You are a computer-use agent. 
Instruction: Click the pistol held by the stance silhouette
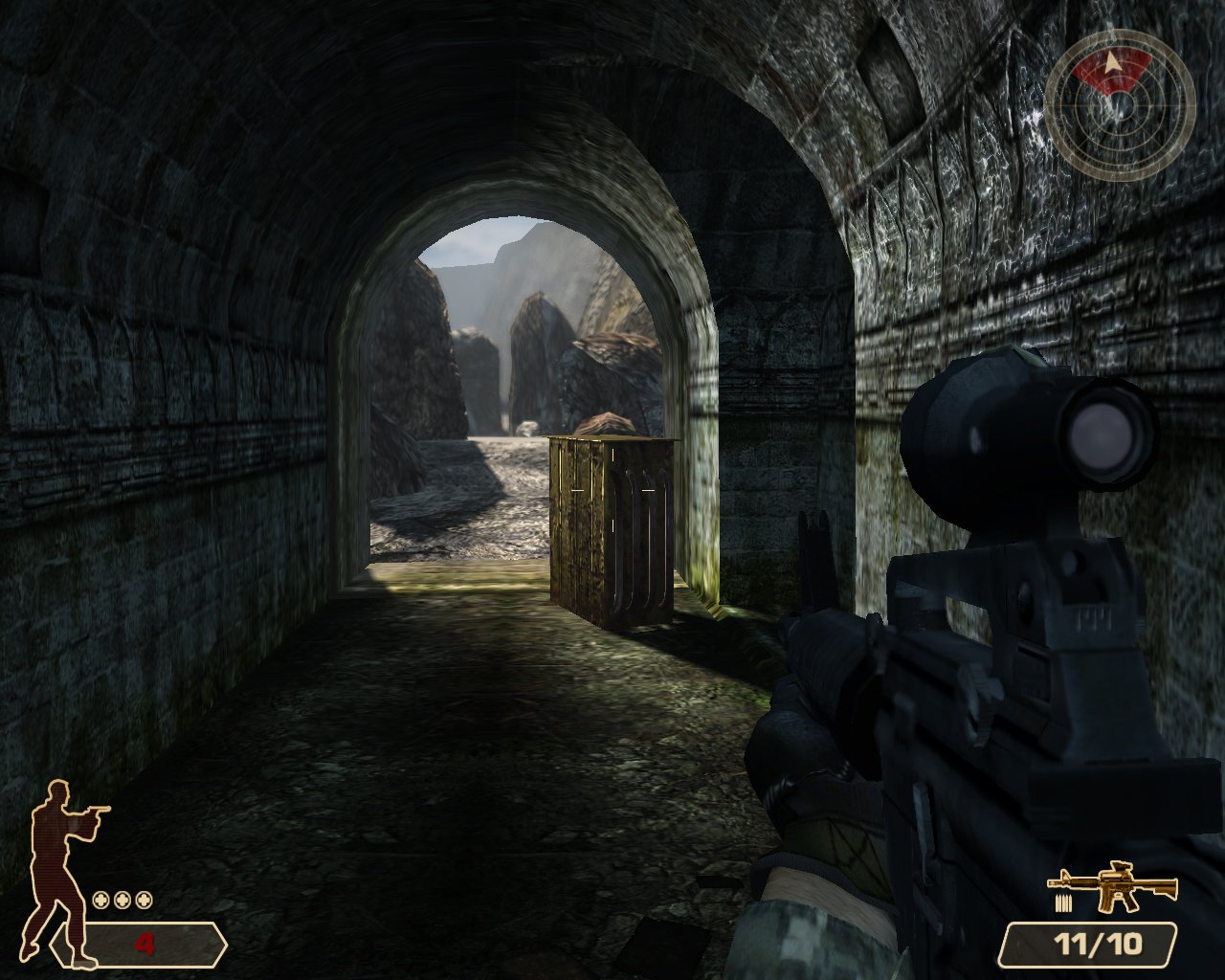99,810
